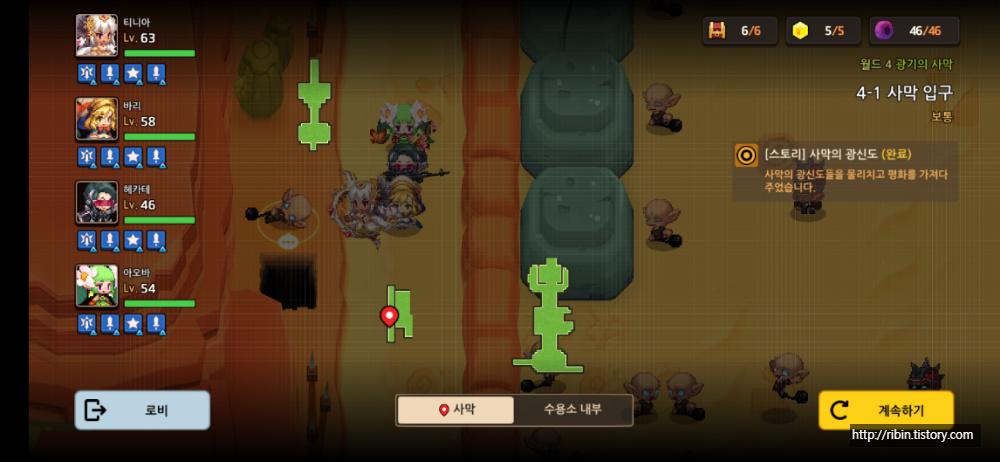1000x462 pixels.
Task: Switch to the 수용소 내부 tab
Action: (x=573, y=410)
